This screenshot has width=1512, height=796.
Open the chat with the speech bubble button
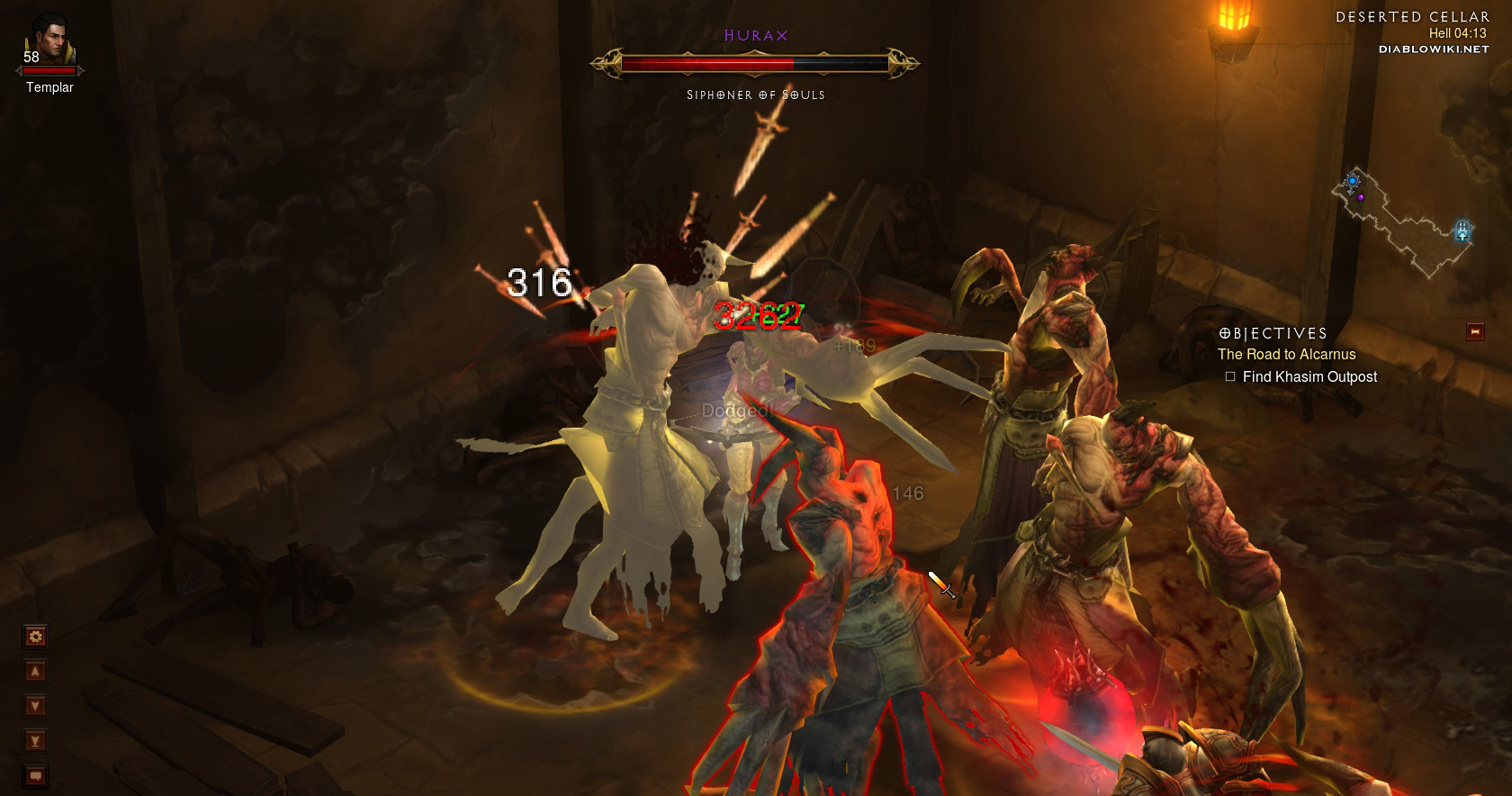coord(35,775)
